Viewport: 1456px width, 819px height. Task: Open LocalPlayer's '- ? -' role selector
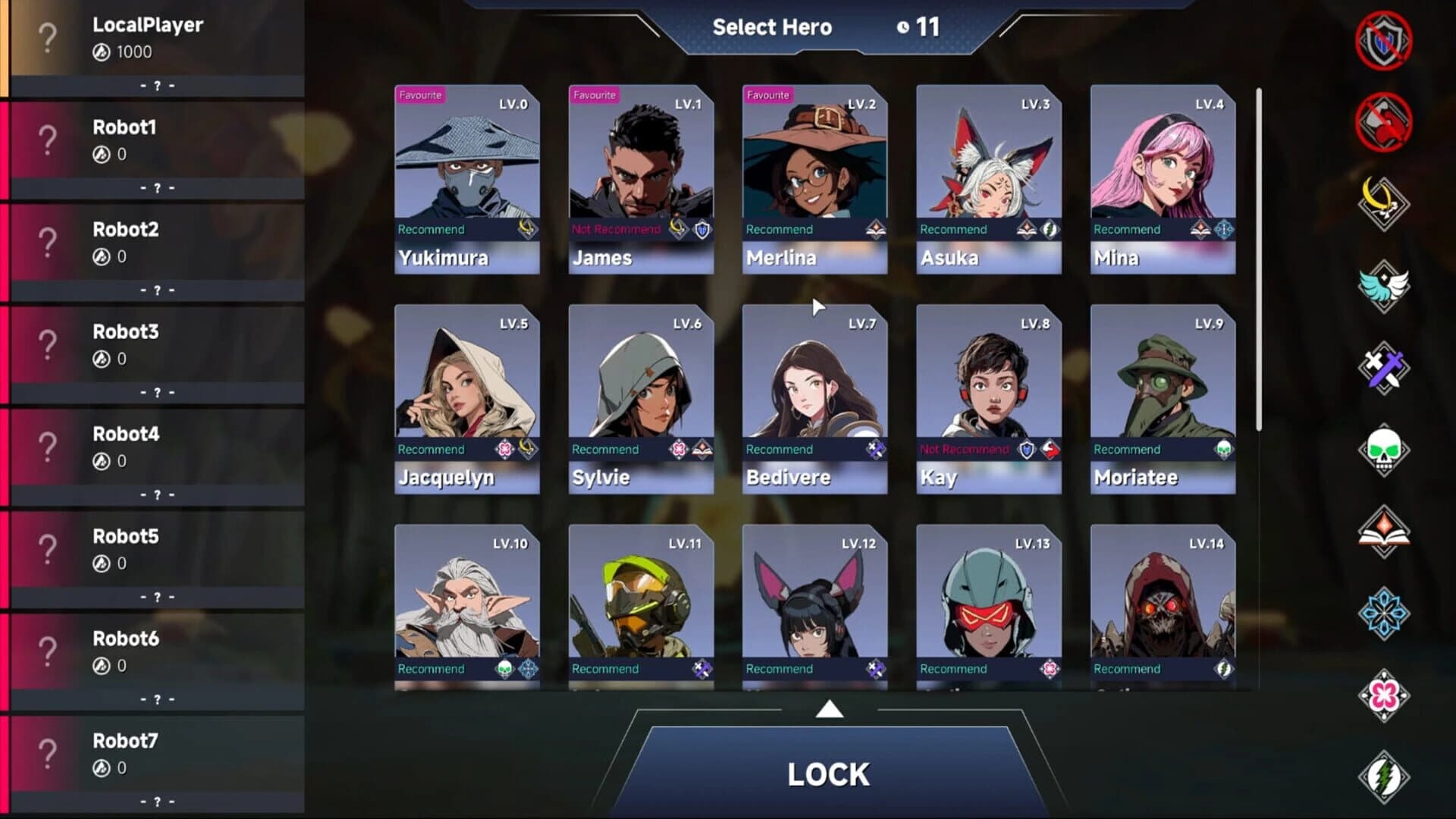tap(157, 86)
